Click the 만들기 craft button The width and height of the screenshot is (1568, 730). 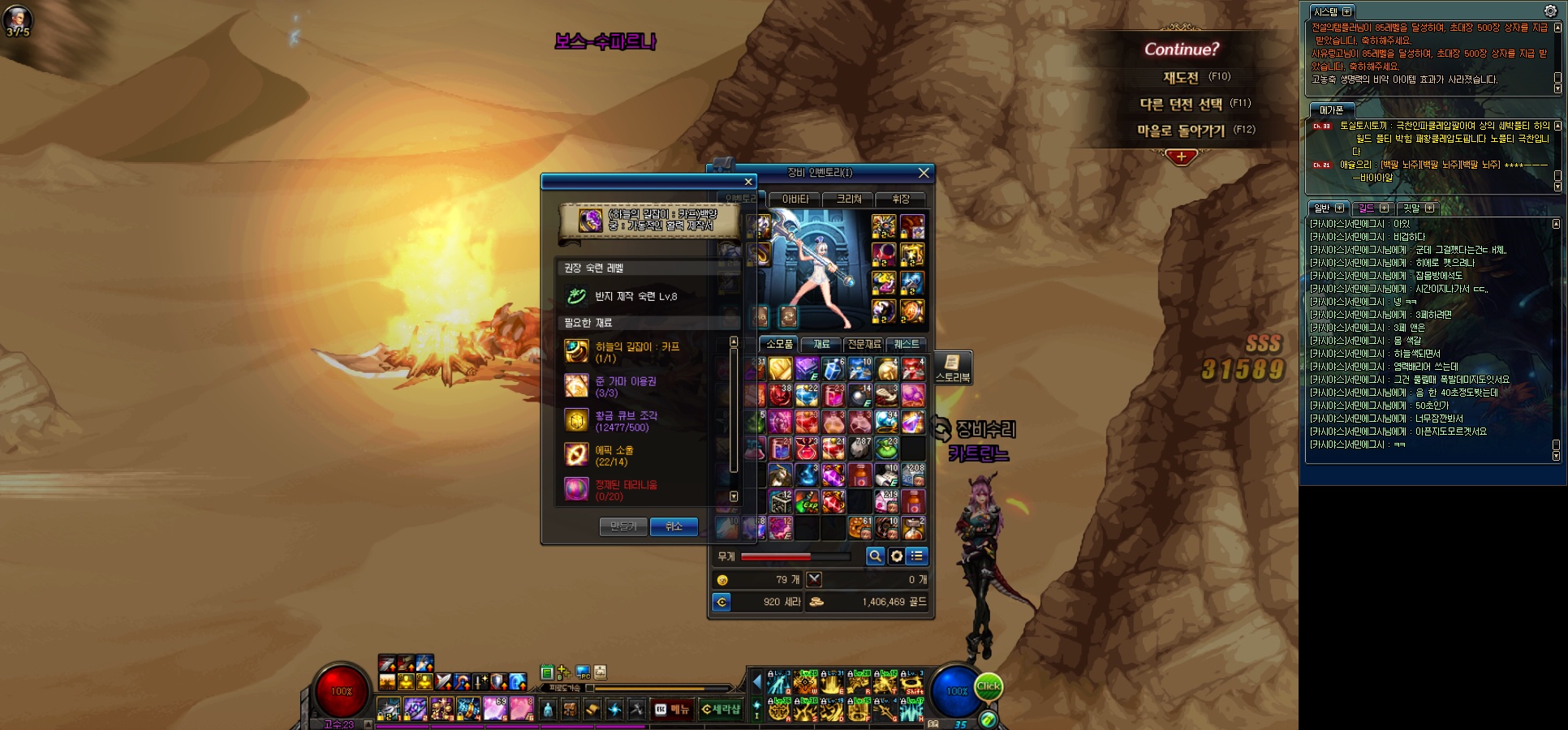pos(623,526)
